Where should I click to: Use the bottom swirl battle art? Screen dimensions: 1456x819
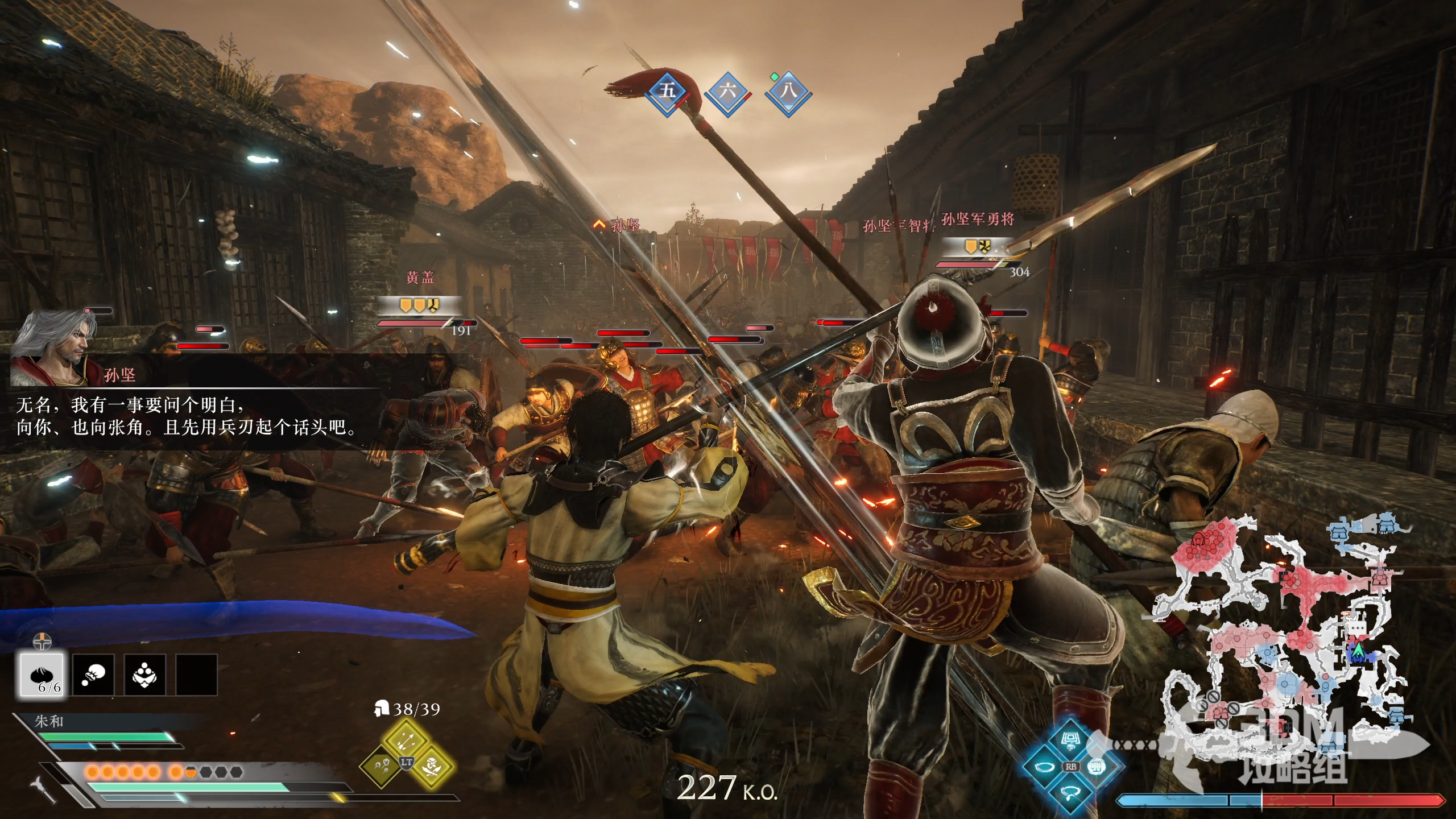tap(1071, 792)
